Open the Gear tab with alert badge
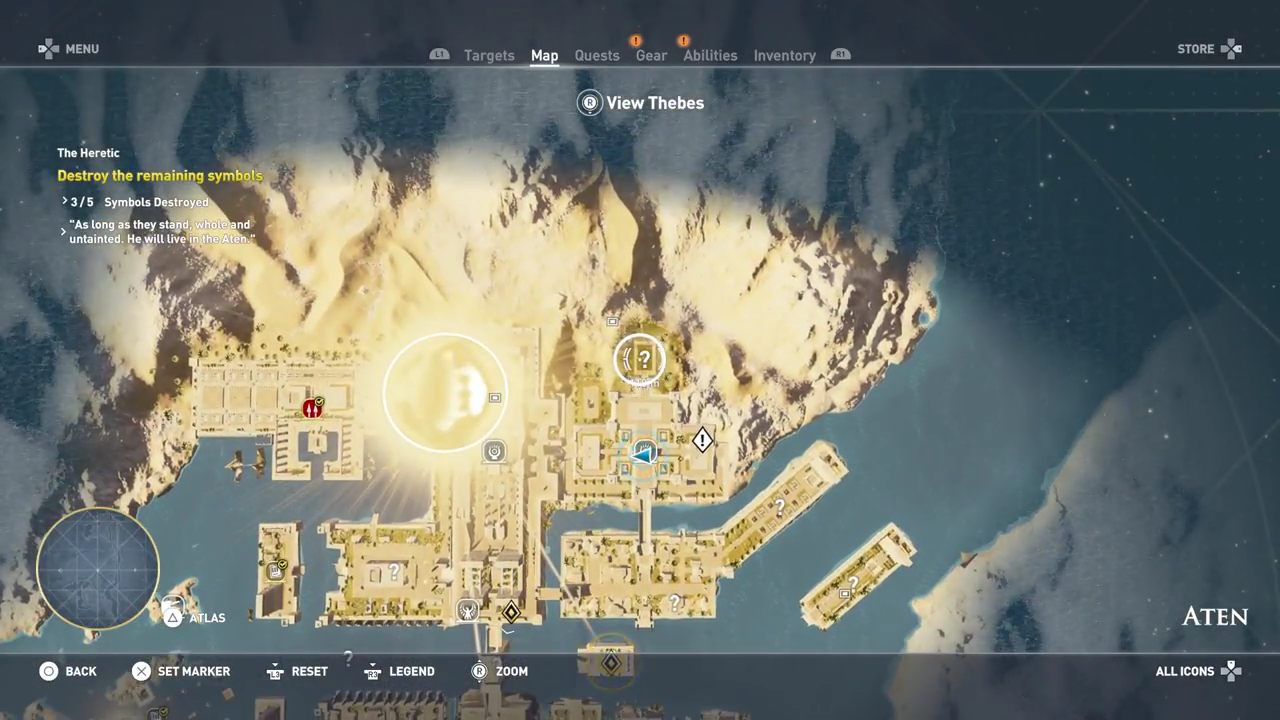Viewport: 1280px width, 720px height. point(651,55)
